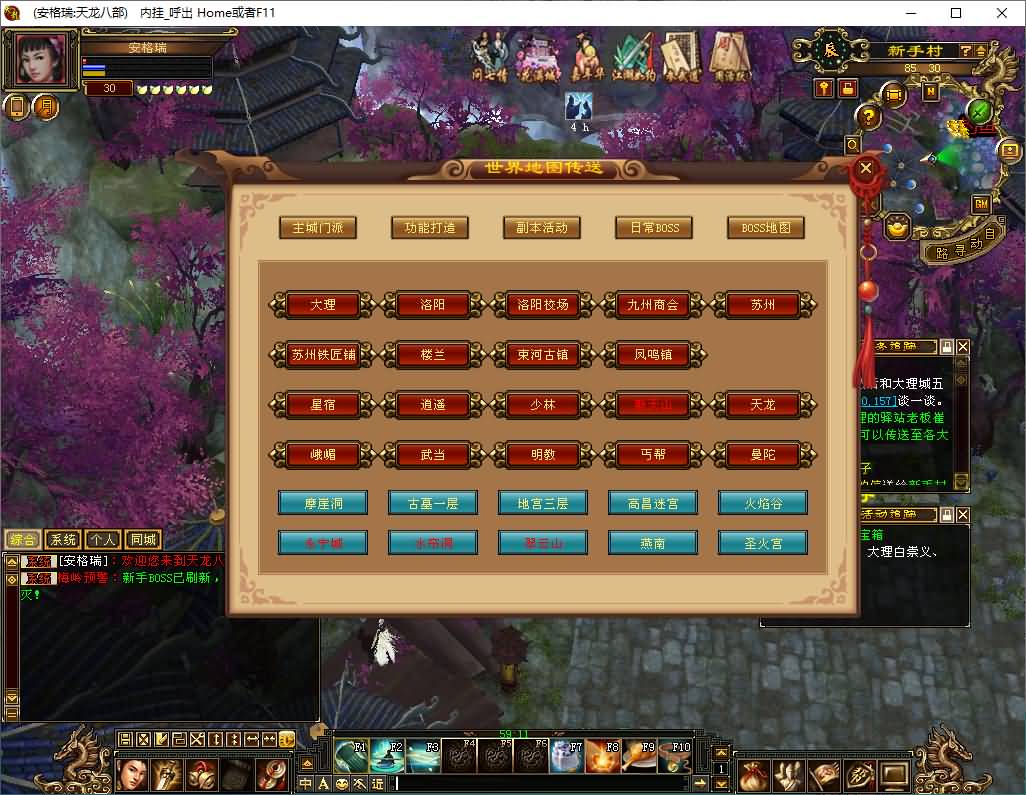Teleport to 大理

pos(323,305)
